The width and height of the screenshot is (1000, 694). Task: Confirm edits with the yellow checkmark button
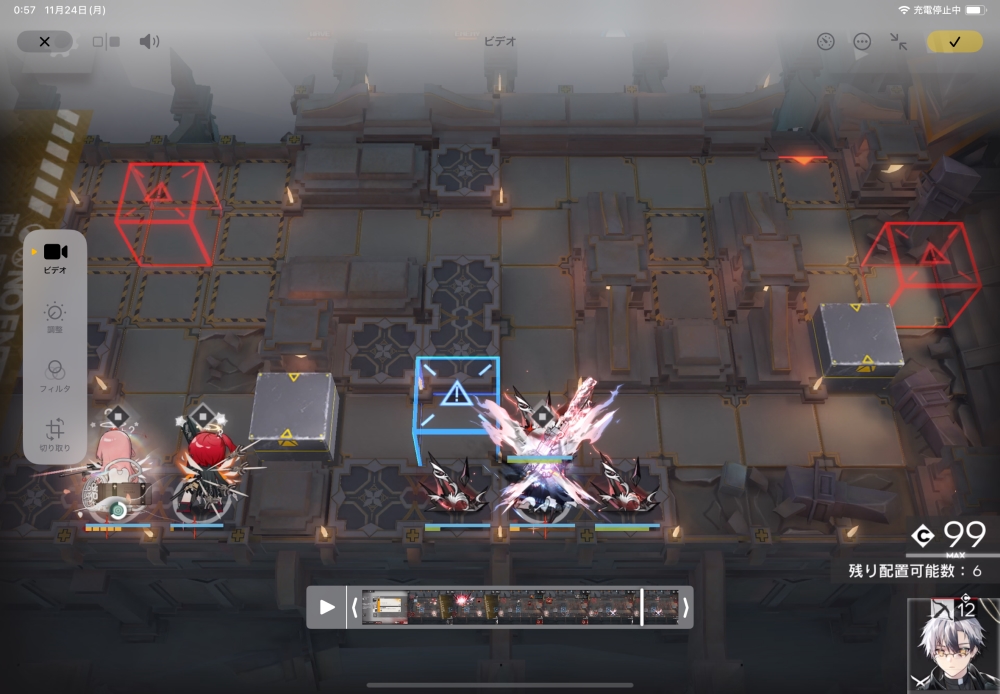pyautogui.click(x=954, y=42)
